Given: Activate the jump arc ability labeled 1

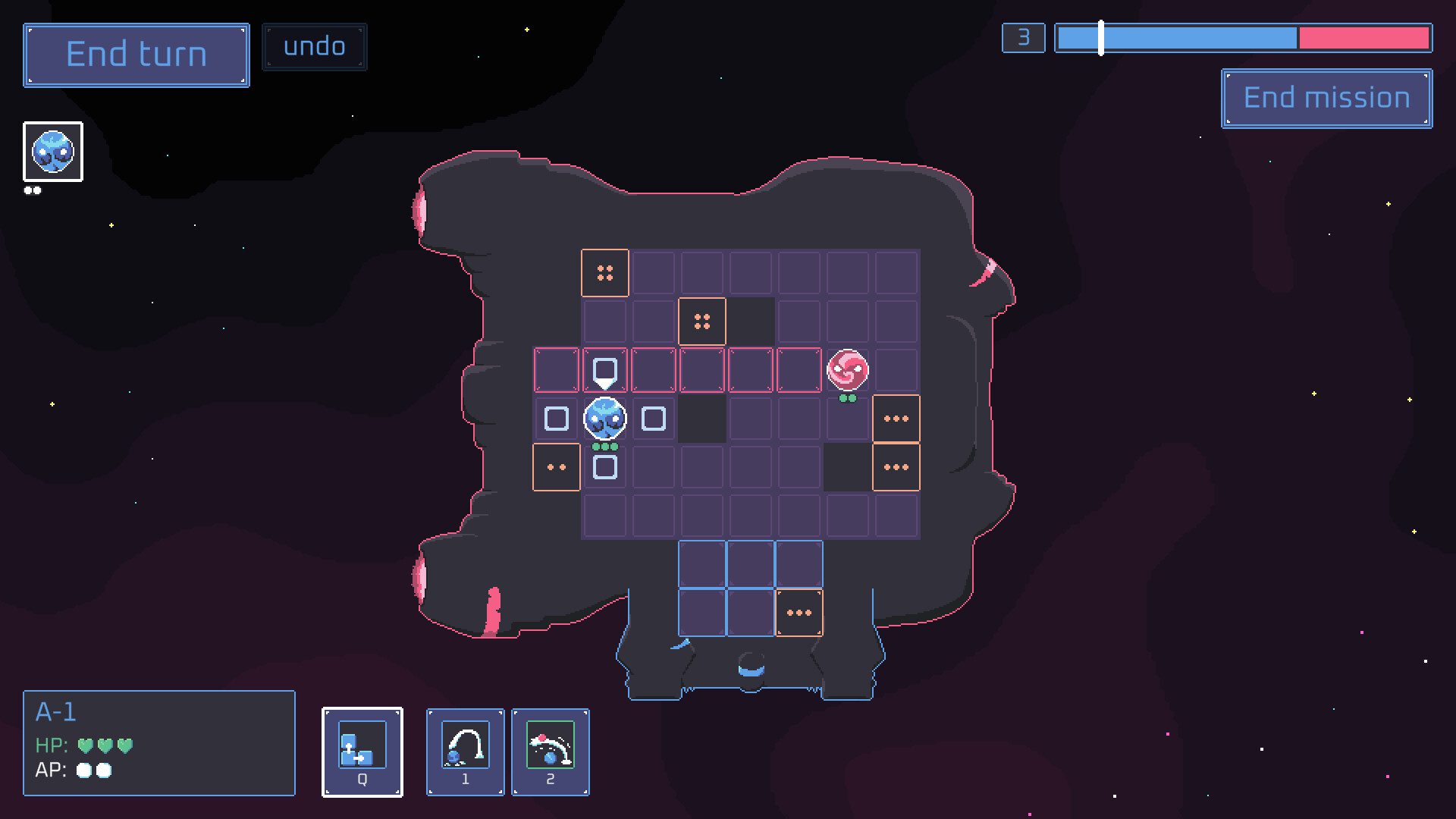Looking at the screenshot, I should pyautogui.click(x=466, y=752).
